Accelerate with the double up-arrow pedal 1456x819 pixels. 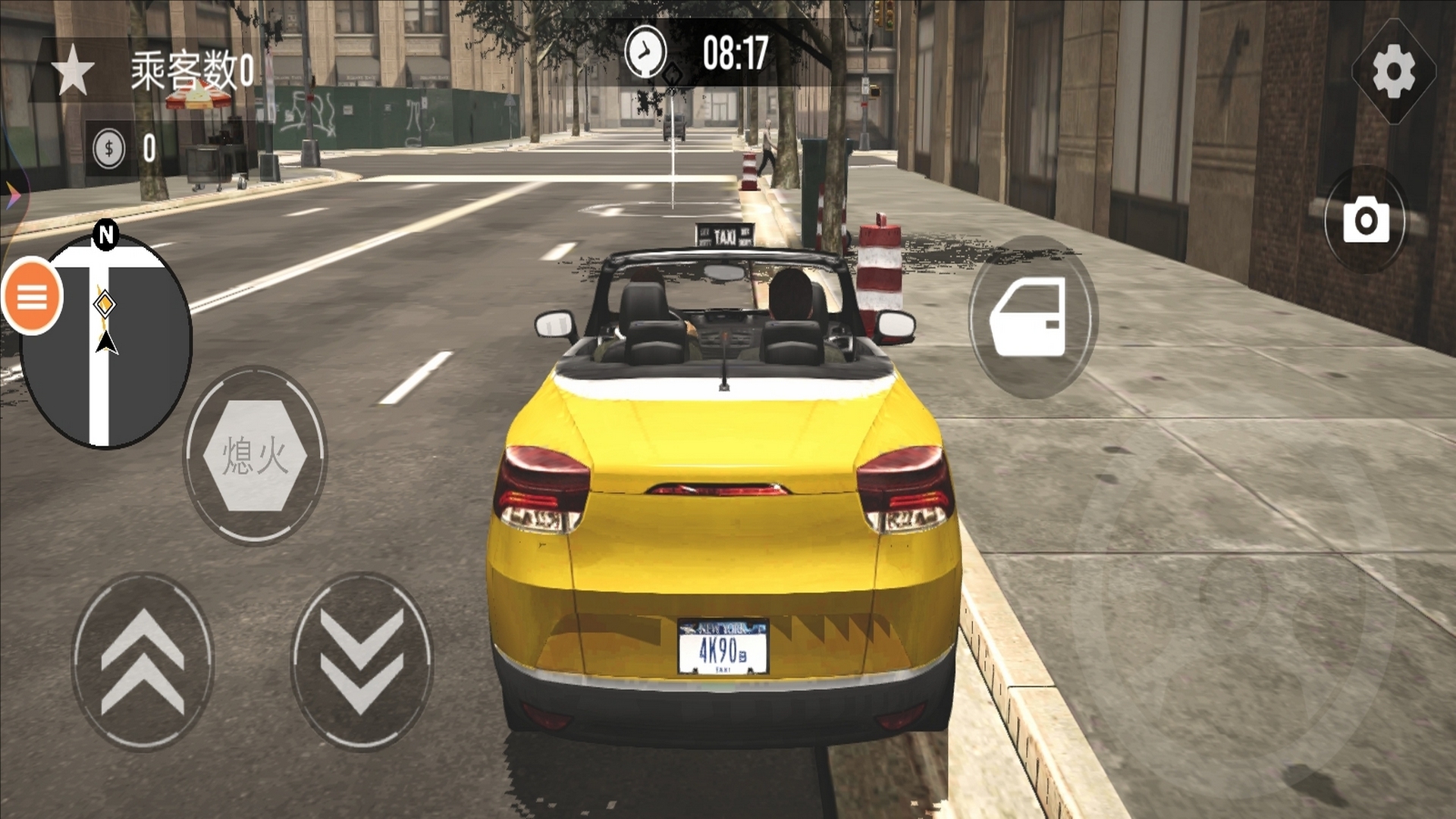[143, 662]
